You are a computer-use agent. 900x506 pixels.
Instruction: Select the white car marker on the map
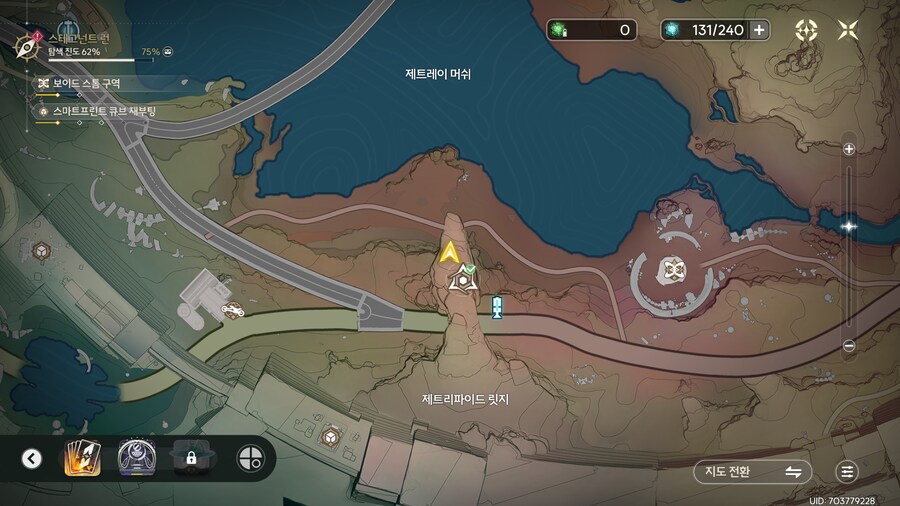(x=232, y=310)
